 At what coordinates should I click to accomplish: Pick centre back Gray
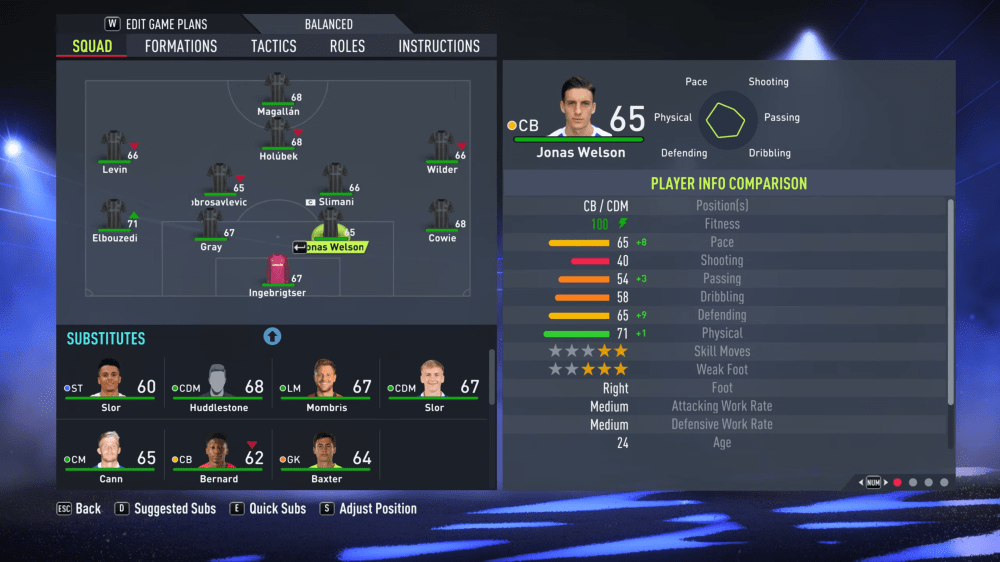pyautogui.click(x=210, y=226)
